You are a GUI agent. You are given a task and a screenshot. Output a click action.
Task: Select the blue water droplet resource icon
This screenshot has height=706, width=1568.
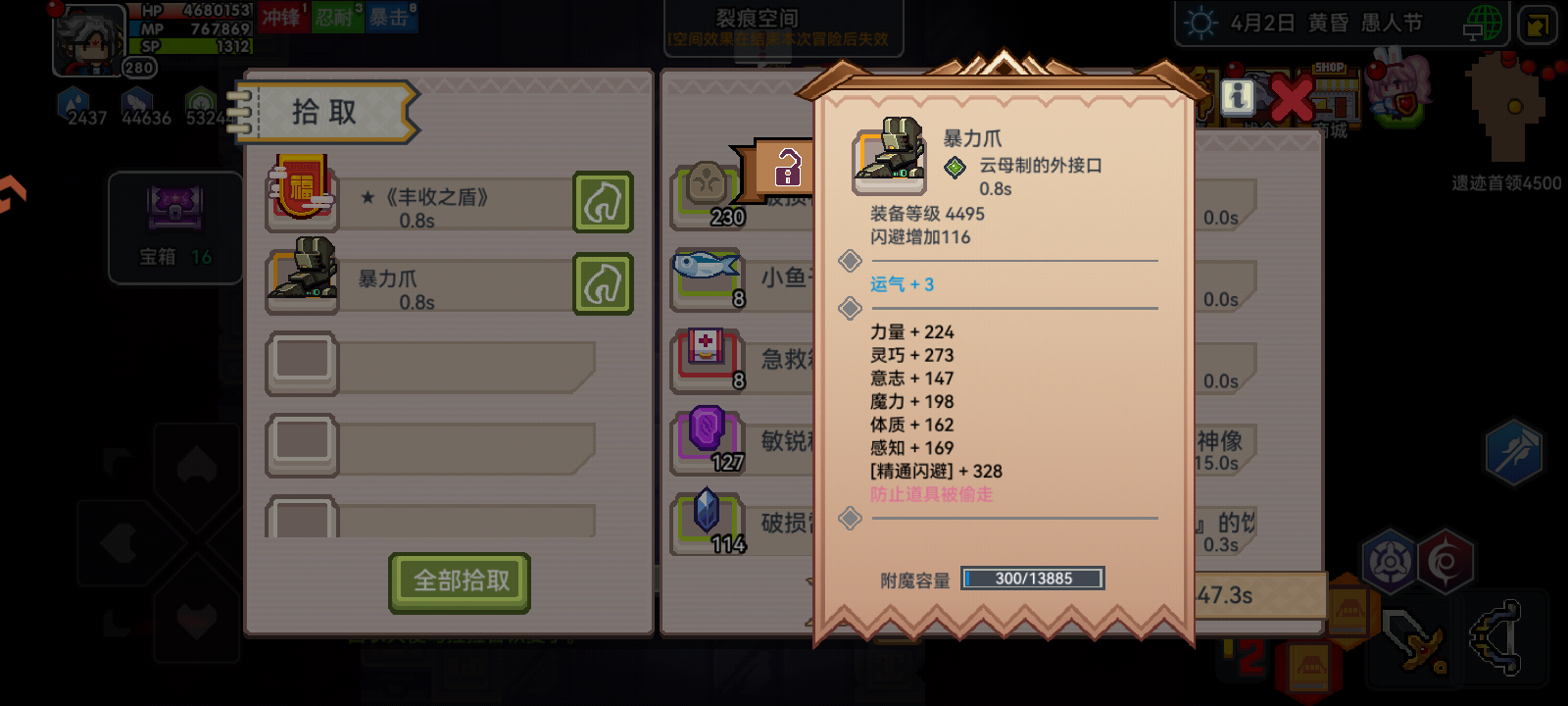(x=71, y=100)
